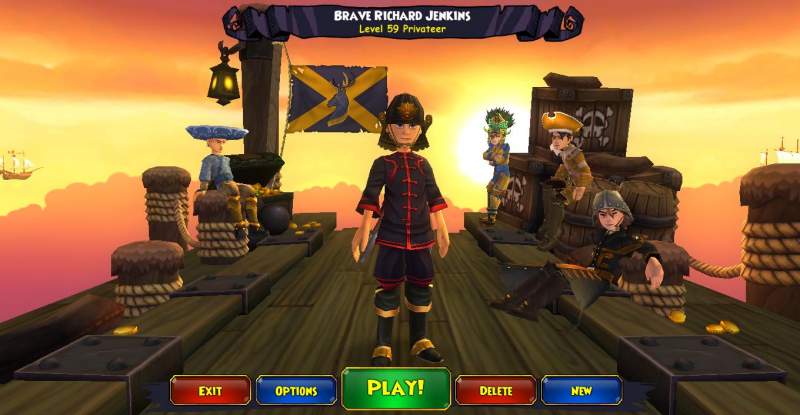The image size is (800, 415).
Task: Click the green Play! button
Action: click(396, 388)
